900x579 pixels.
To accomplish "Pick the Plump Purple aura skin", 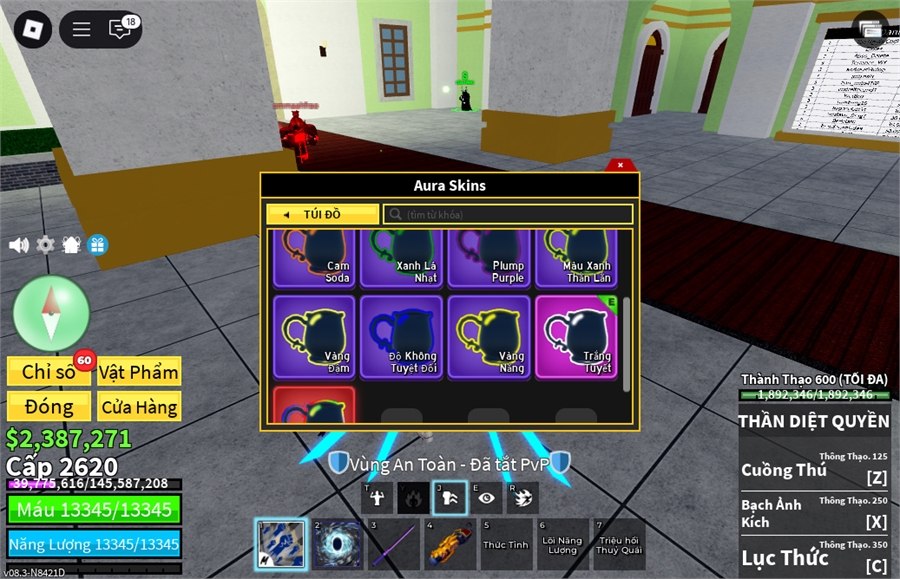I will pos(489,258).
